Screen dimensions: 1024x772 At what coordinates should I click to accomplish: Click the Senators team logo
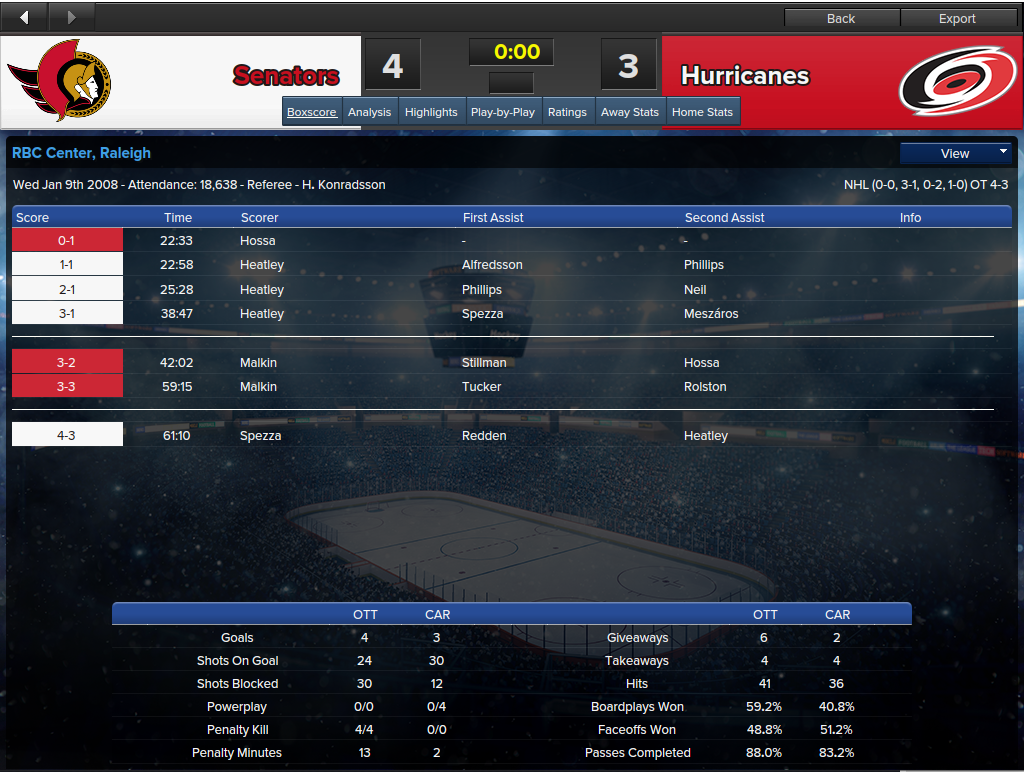tap(60, 80)
